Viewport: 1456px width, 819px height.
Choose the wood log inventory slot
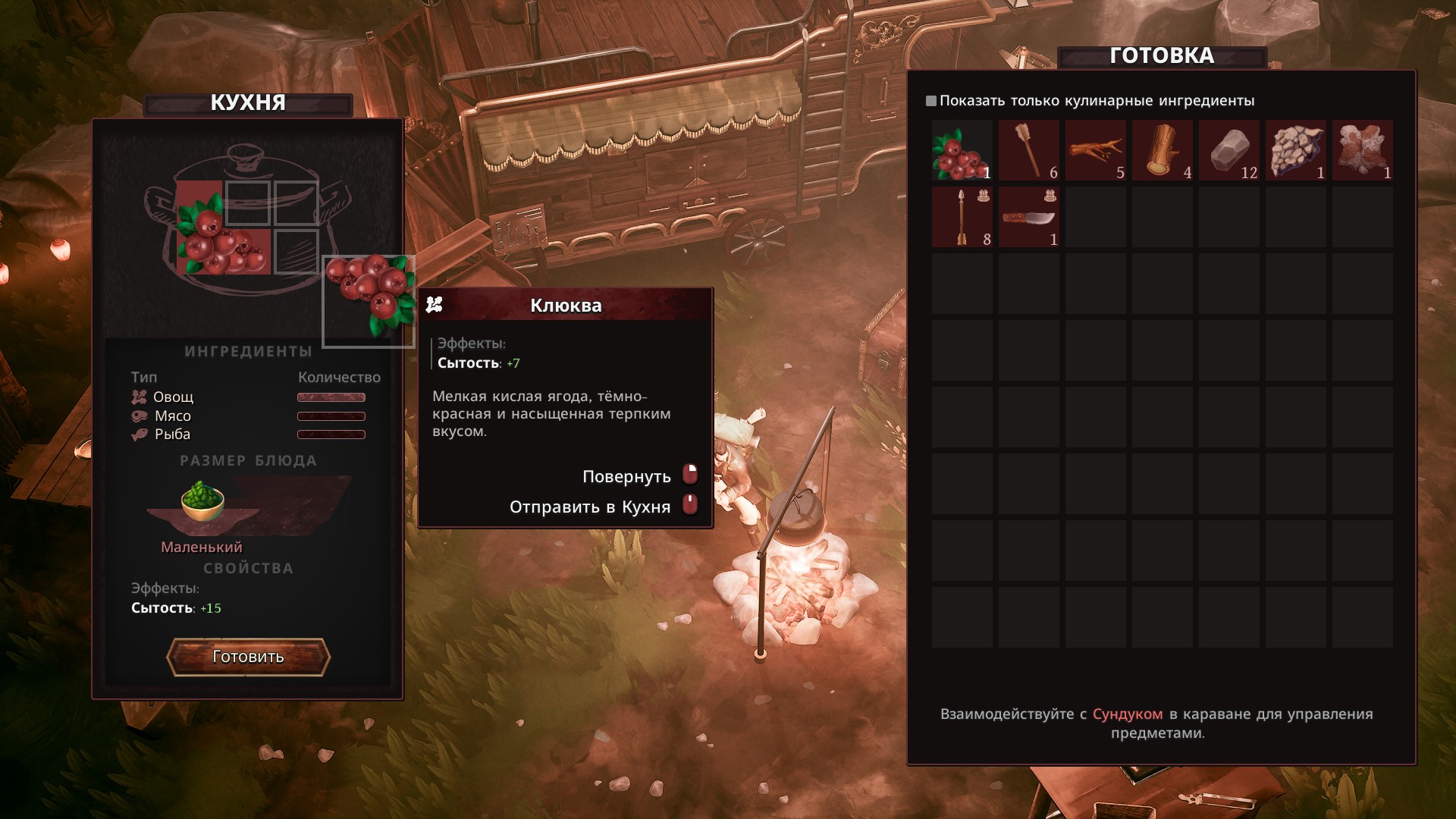pos(1162,150)
